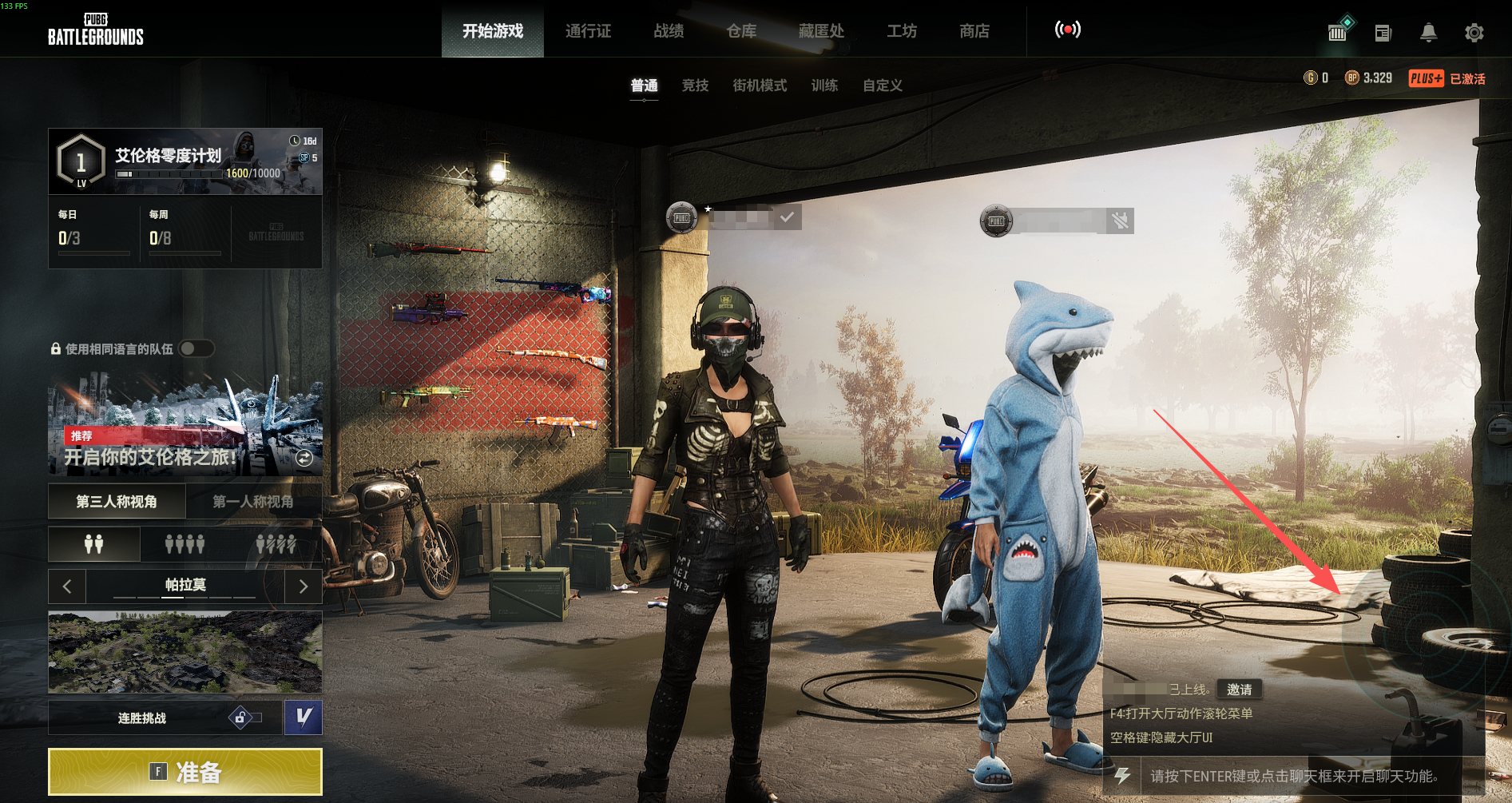Go to previous map with left arrow
1512x803 pixels.
67,586
